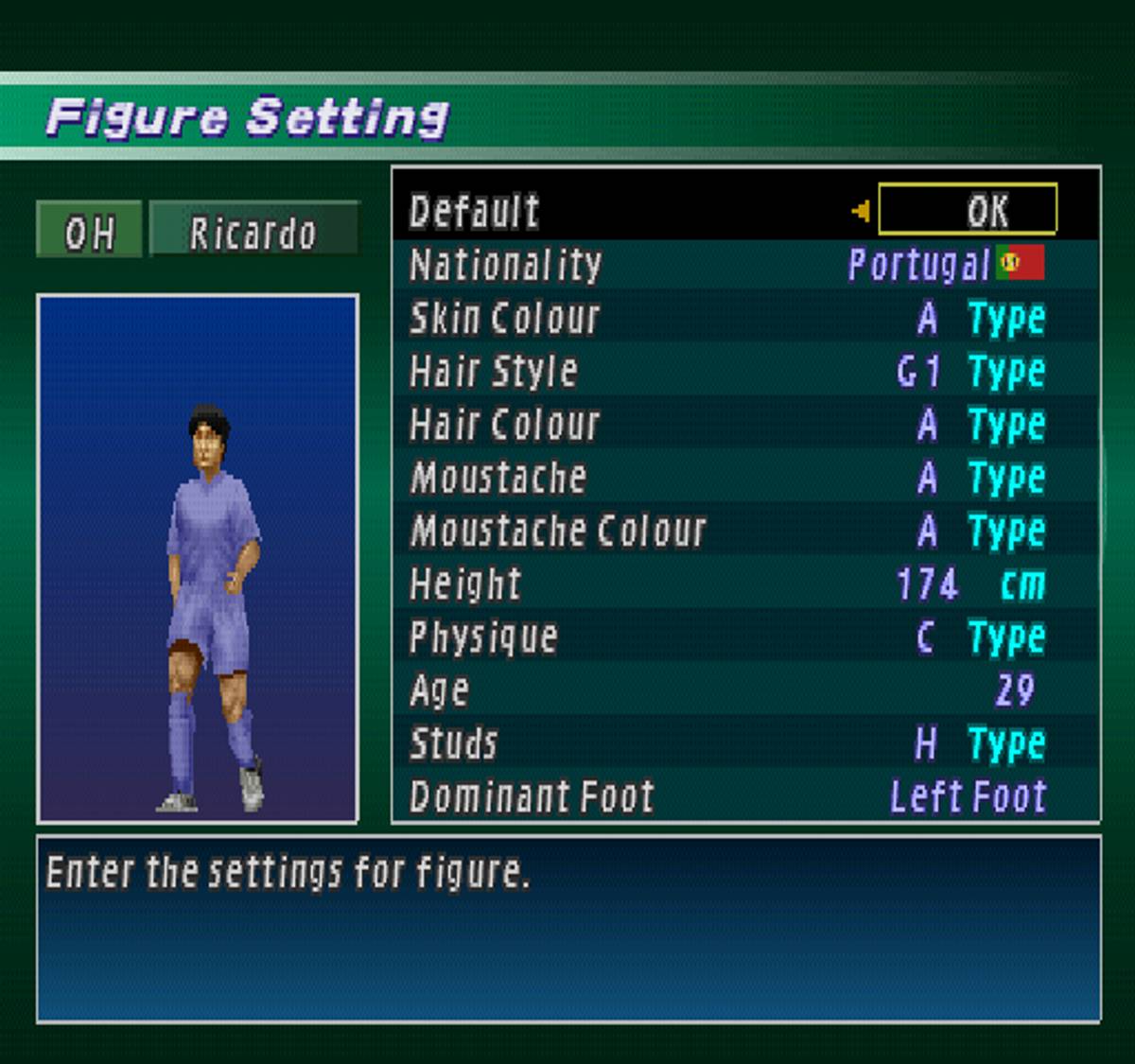Pick the Moustache Colour setting
The image size is (1135, 1064).
pos(745,531)
